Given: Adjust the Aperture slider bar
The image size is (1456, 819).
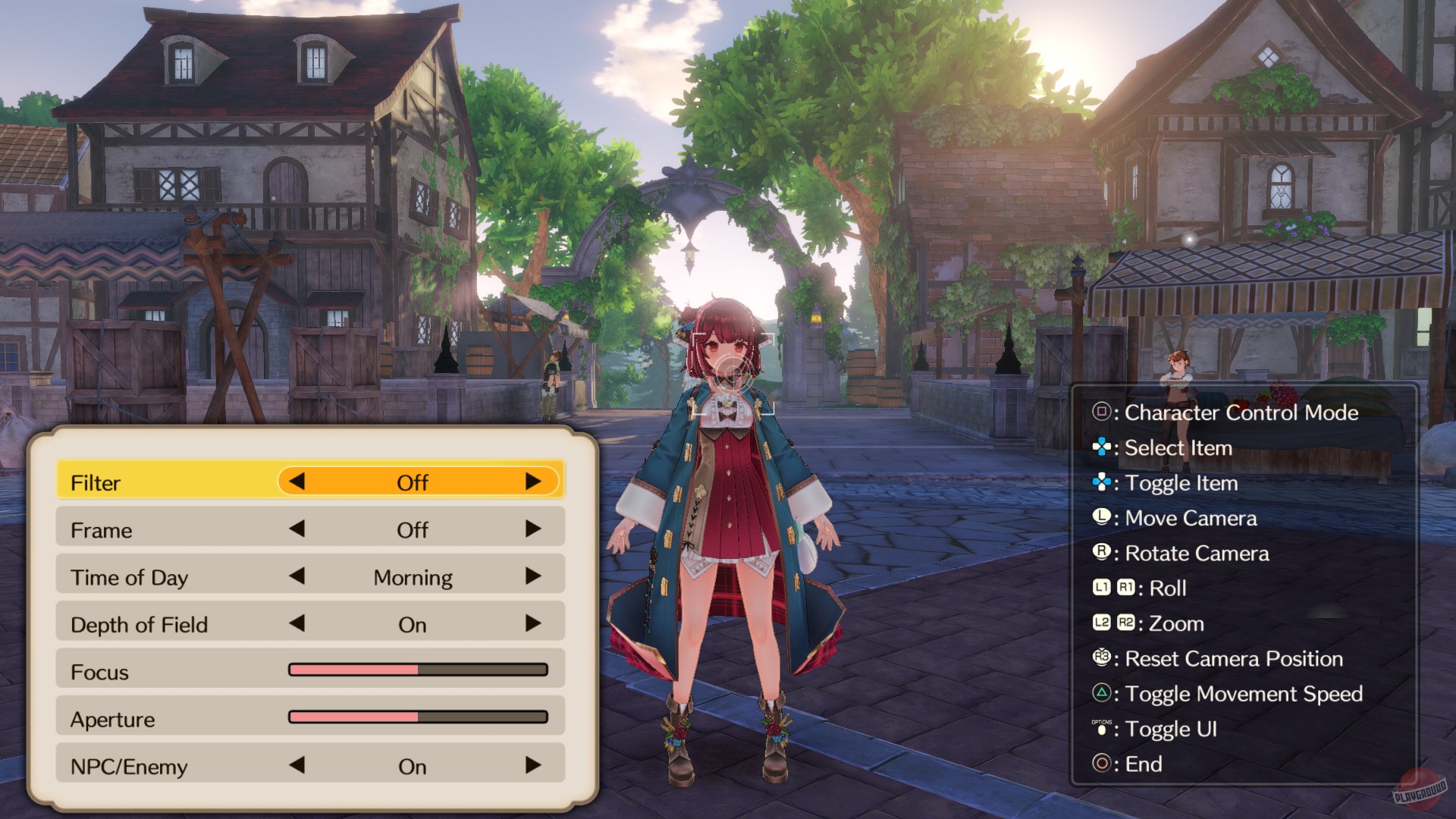Looking at the screenshot, I should [x=418, y=719].
